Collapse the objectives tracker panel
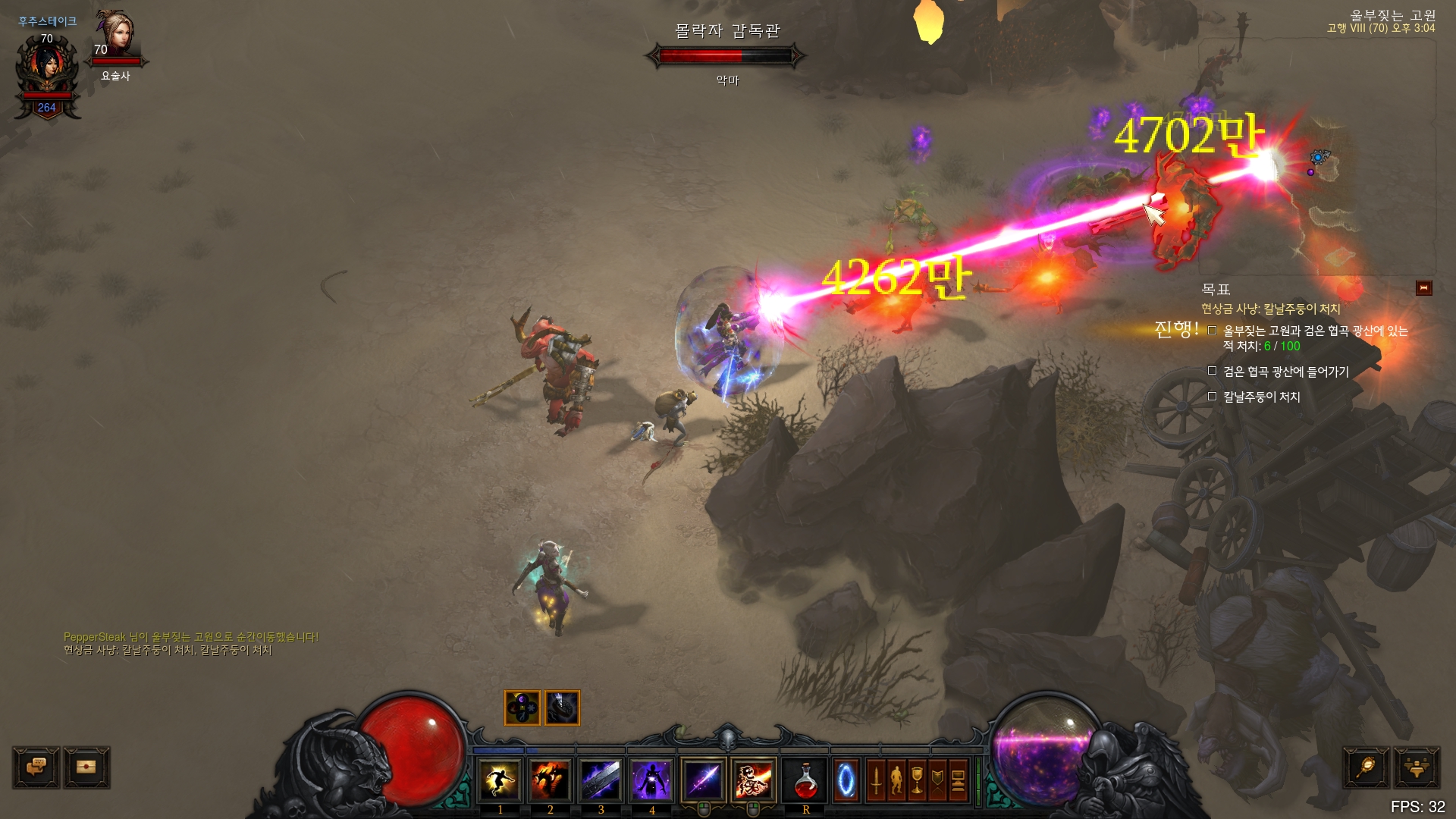Screen dimensions: 1456x819 pyautogui.click(x=1423, y=288)
